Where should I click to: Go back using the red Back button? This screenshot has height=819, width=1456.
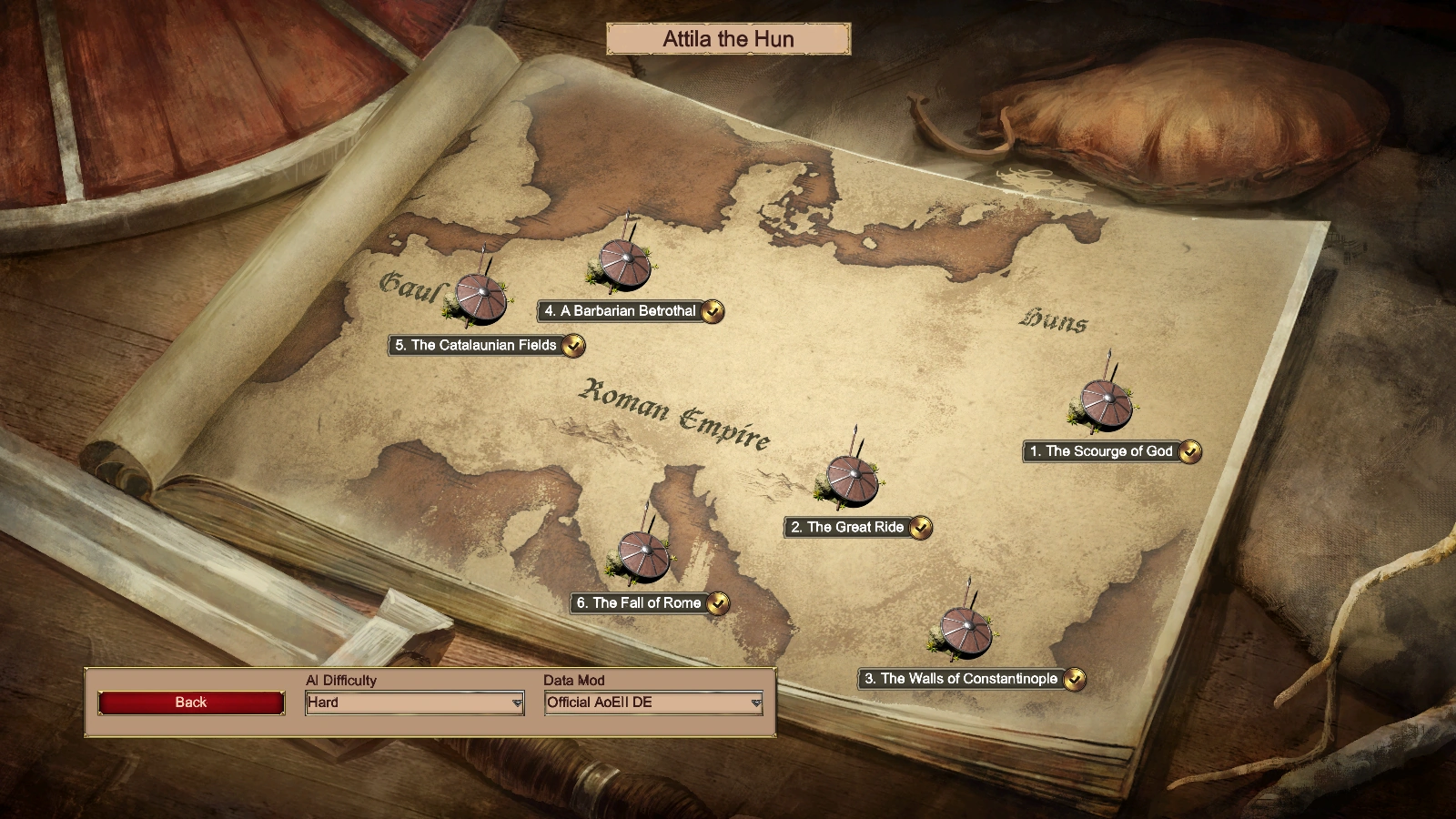click(191, 703)
